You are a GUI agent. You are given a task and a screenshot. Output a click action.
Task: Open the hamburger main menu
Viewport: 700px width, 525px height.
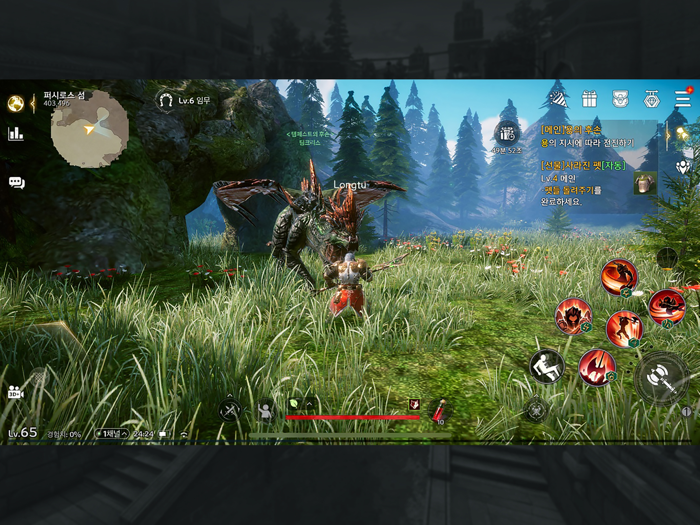(x=683, y=98)
